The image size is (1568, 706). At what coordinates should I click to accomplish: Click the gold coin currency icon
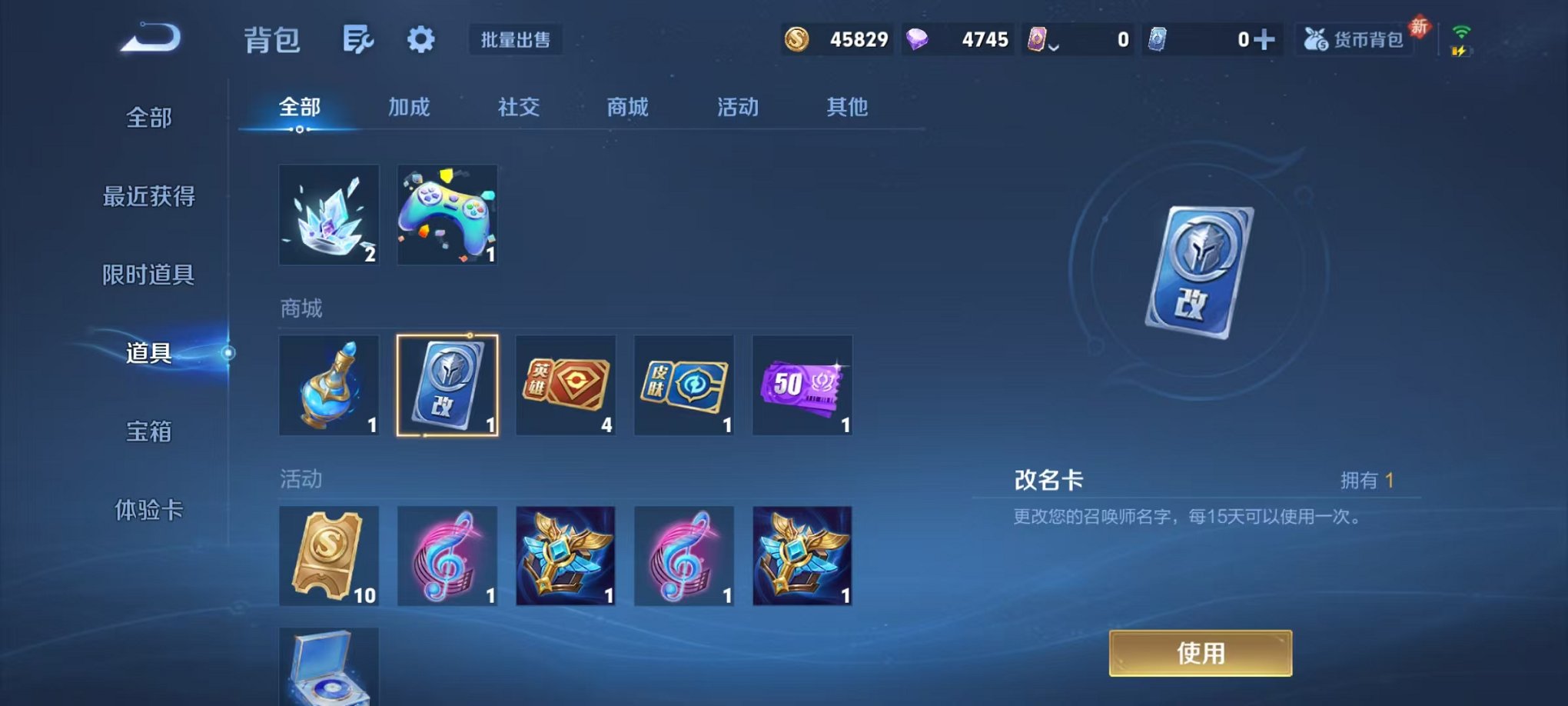pos(796,38)
